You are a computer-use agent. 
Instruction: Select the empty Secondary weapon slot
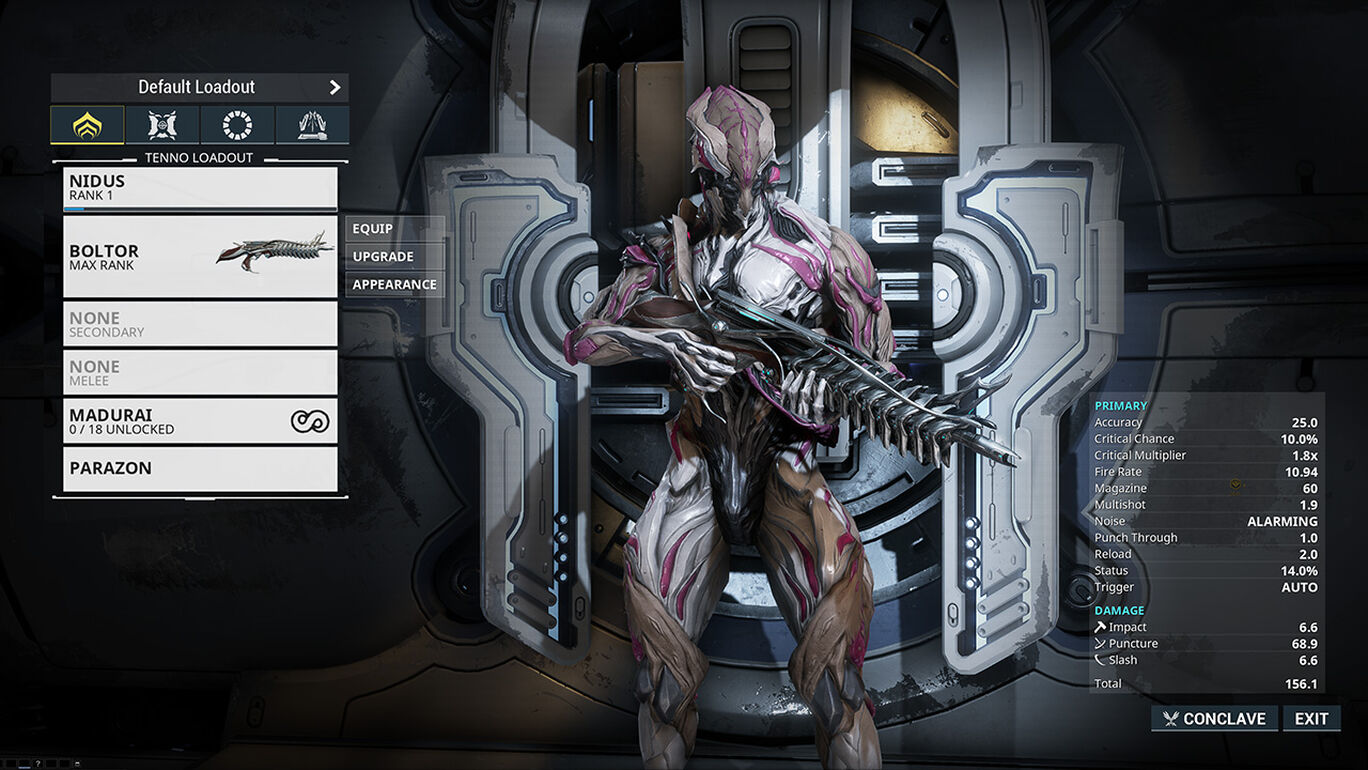pos(200,324)
